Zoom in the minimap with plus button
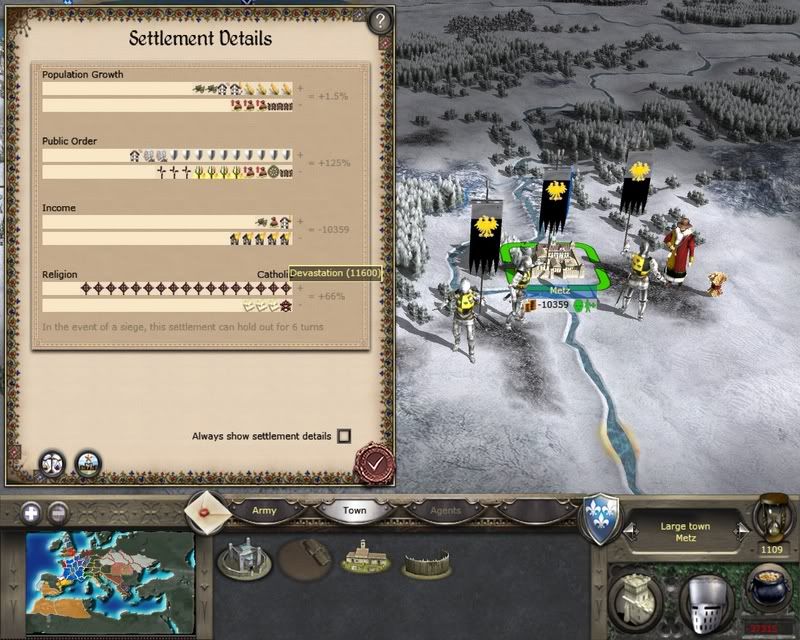800x640 pixels. tap(32, 513)
